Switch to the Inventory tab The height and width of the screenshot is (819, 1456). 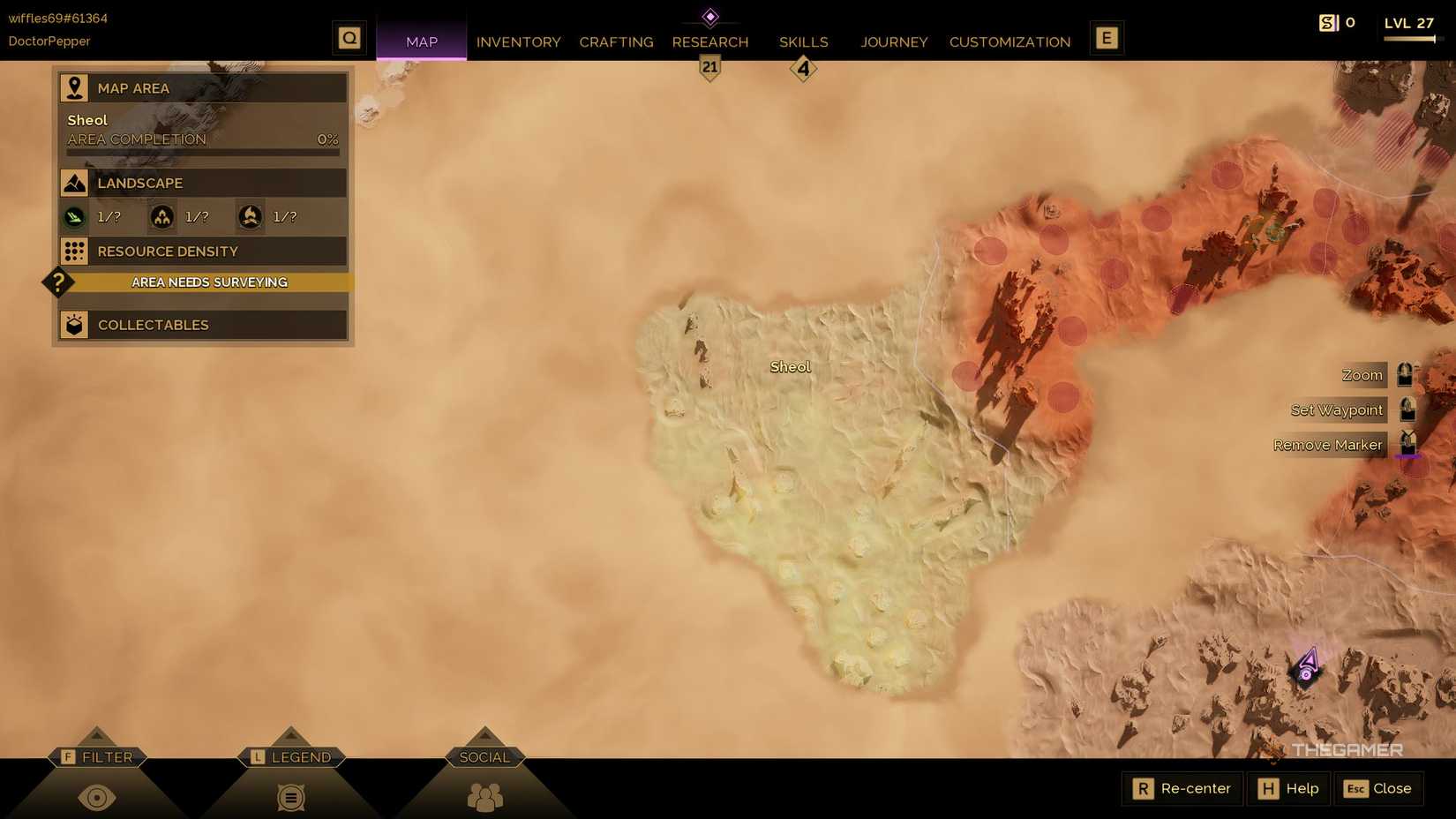click(518, 41)
